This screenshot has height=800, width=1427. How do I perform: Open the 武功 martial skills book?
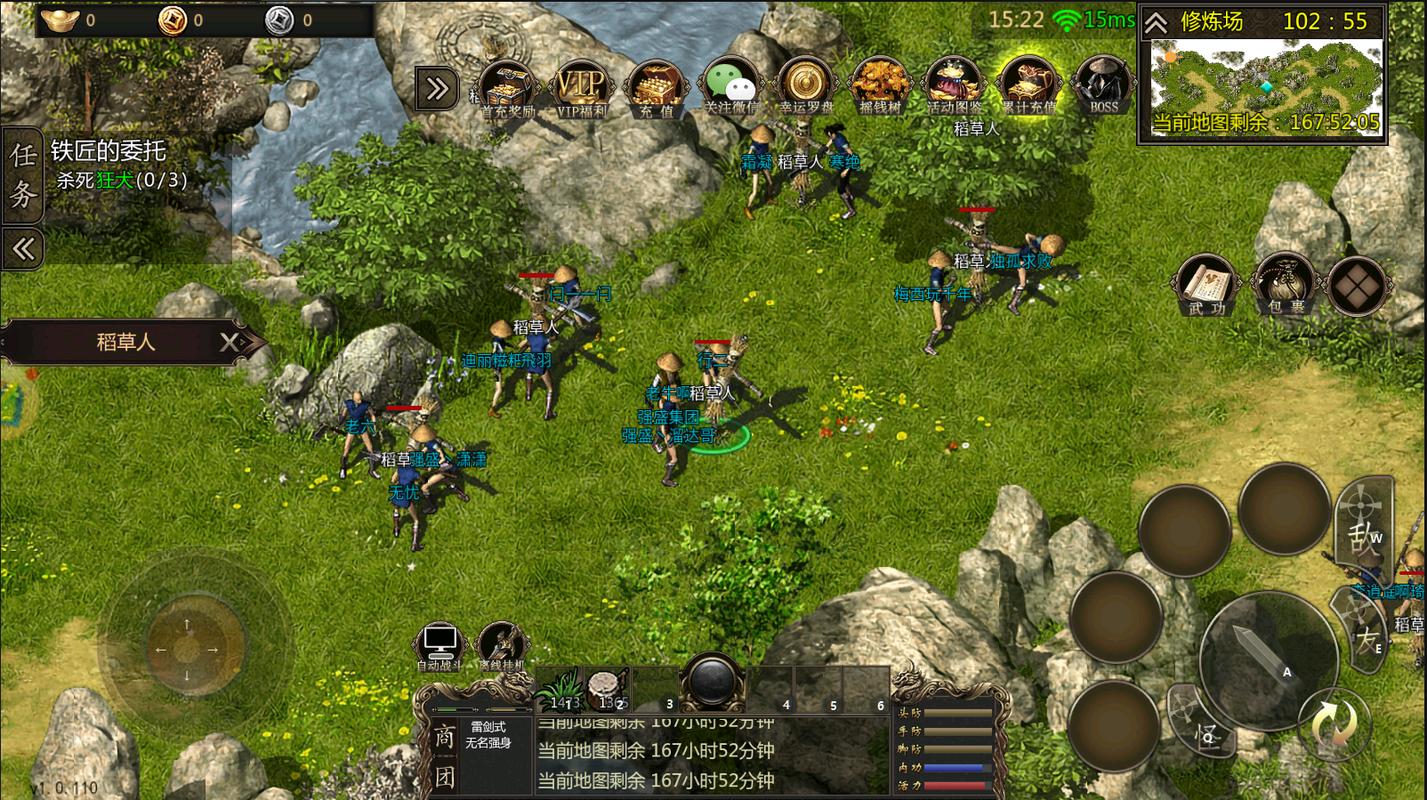coord(1208,284)
